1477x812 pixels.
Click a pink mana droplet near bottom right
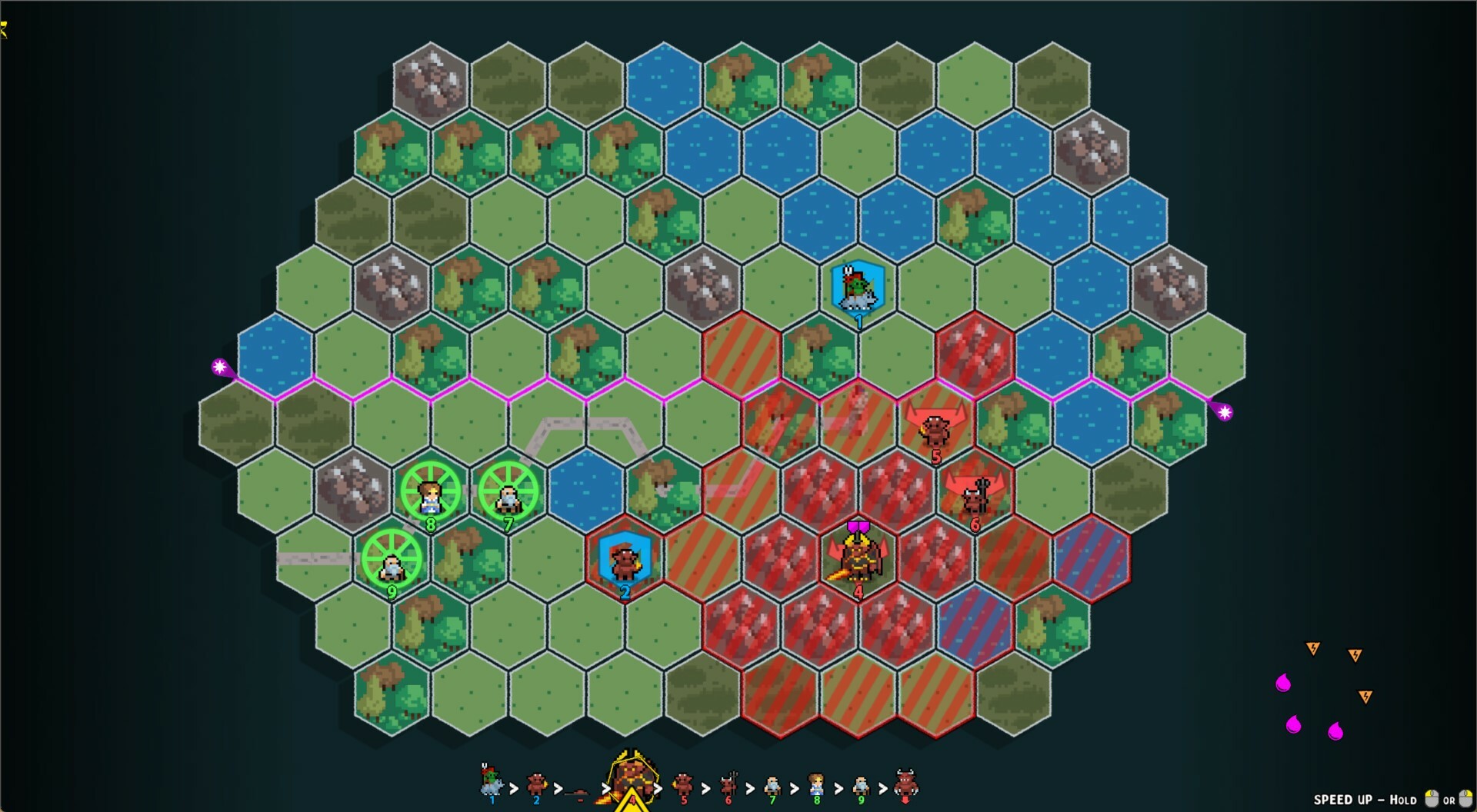pos(1283,682)
